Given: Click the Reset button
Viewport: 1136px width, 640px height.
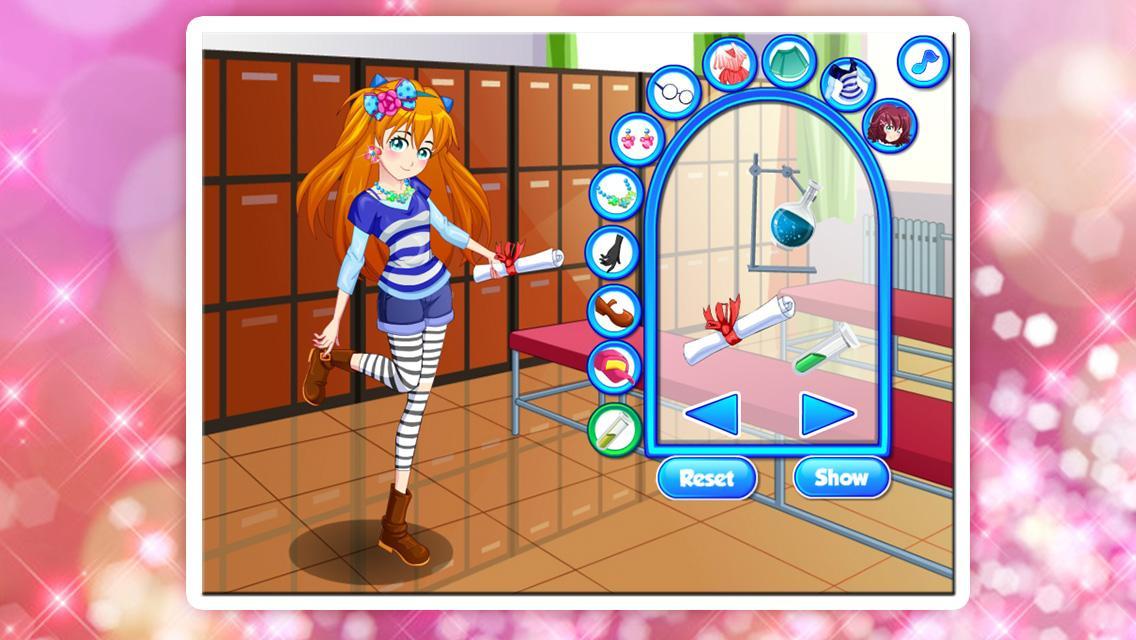Looking at the screenshot, I should click(x=707, y=478).
